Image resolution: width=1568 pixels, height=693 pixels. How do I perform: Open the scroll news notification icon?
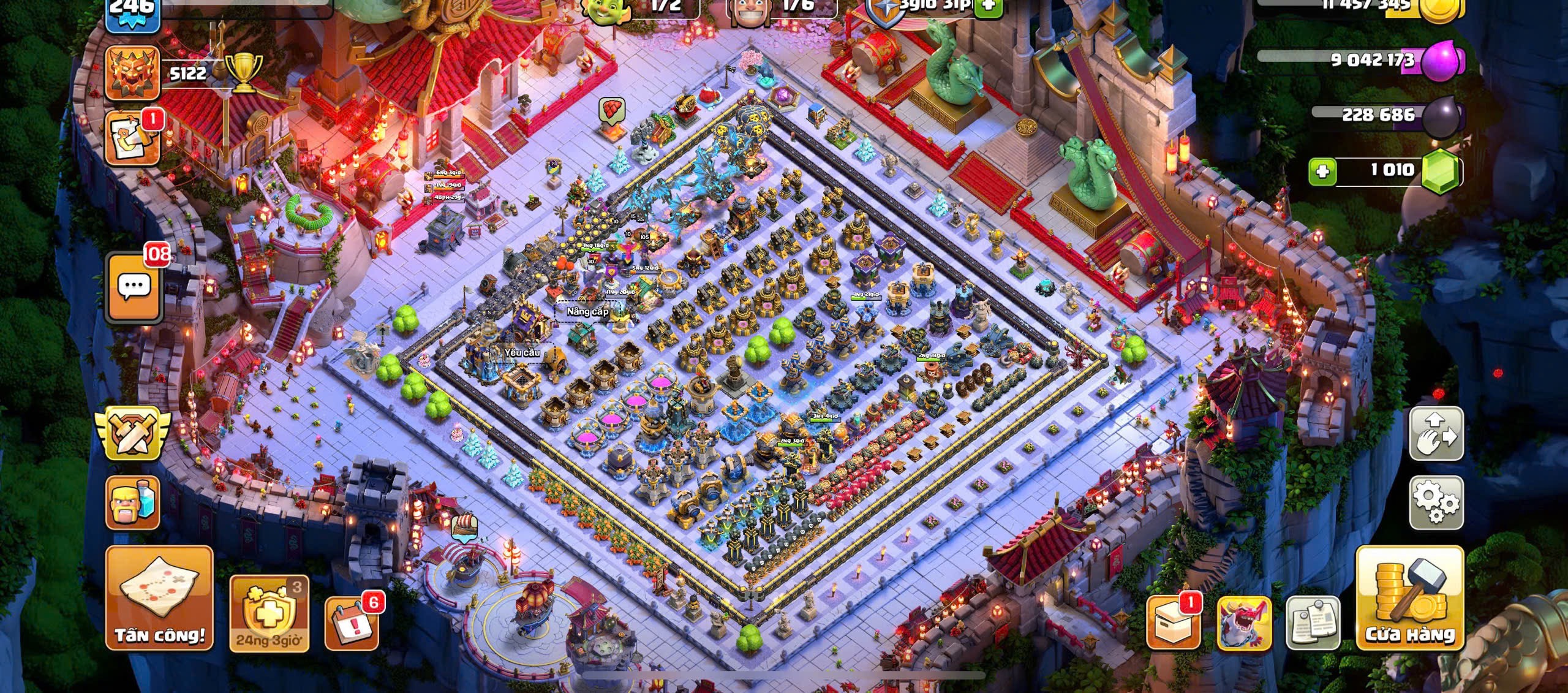point(132,139)
